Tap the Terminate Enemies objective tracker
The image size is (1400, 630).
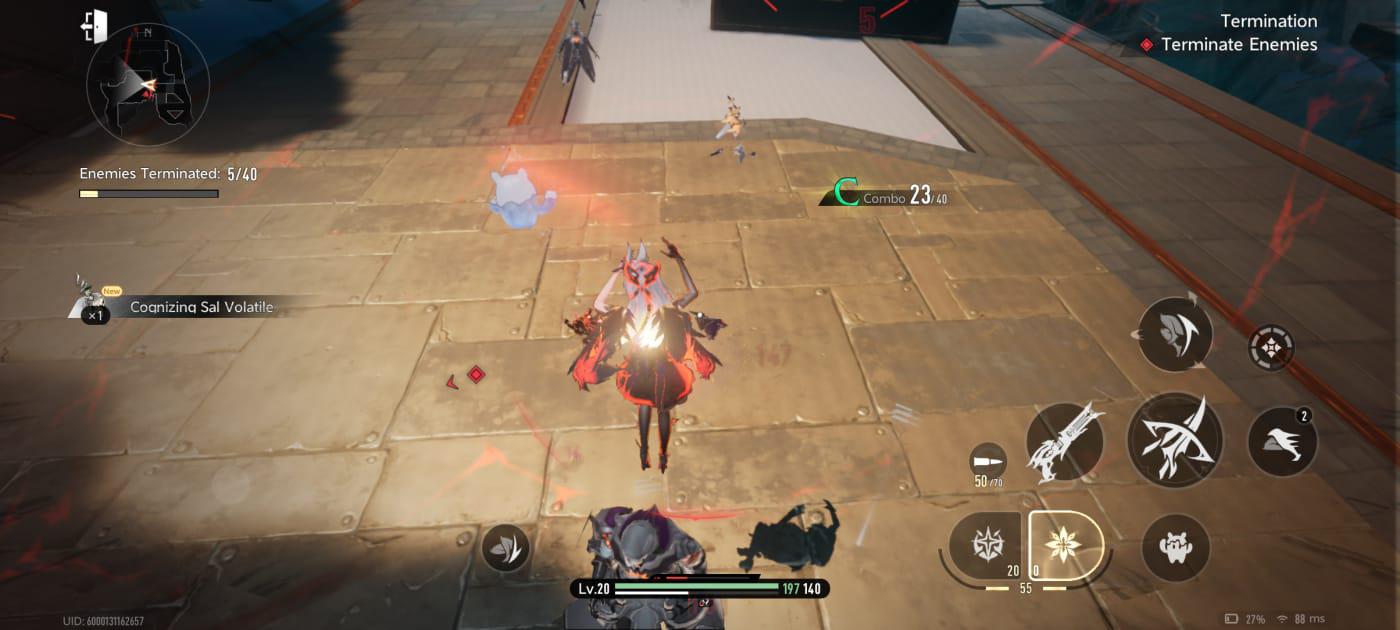(x=1238, y=45)
